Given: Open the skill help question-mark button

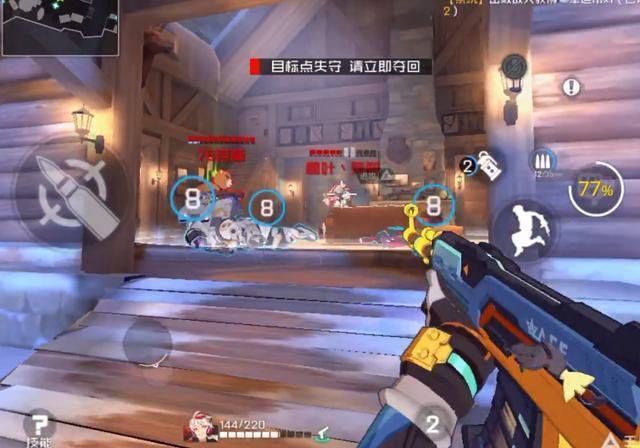Looking at the screenshot, I should click(40, 425).
